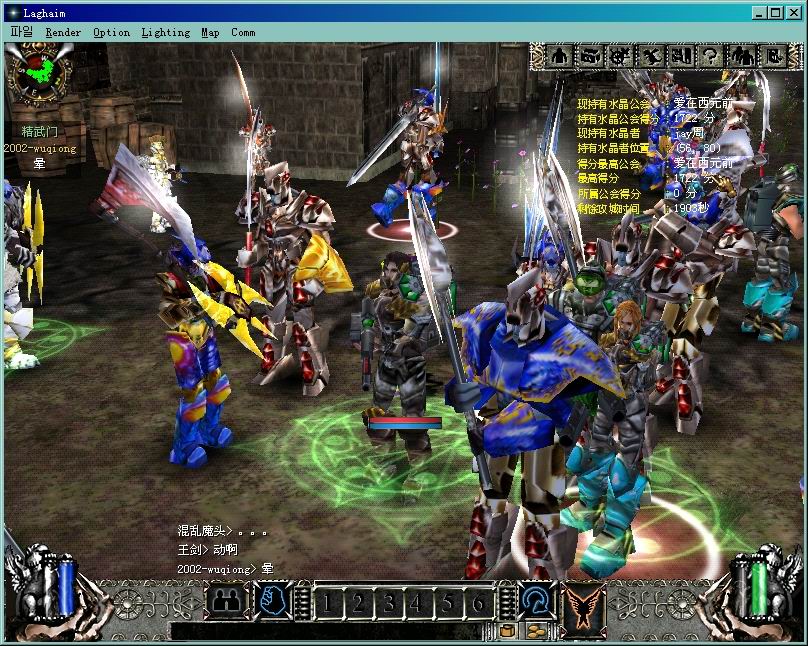
Task: Open the question mark help icon
Action: pyautogui.click(x=710, y=56)
